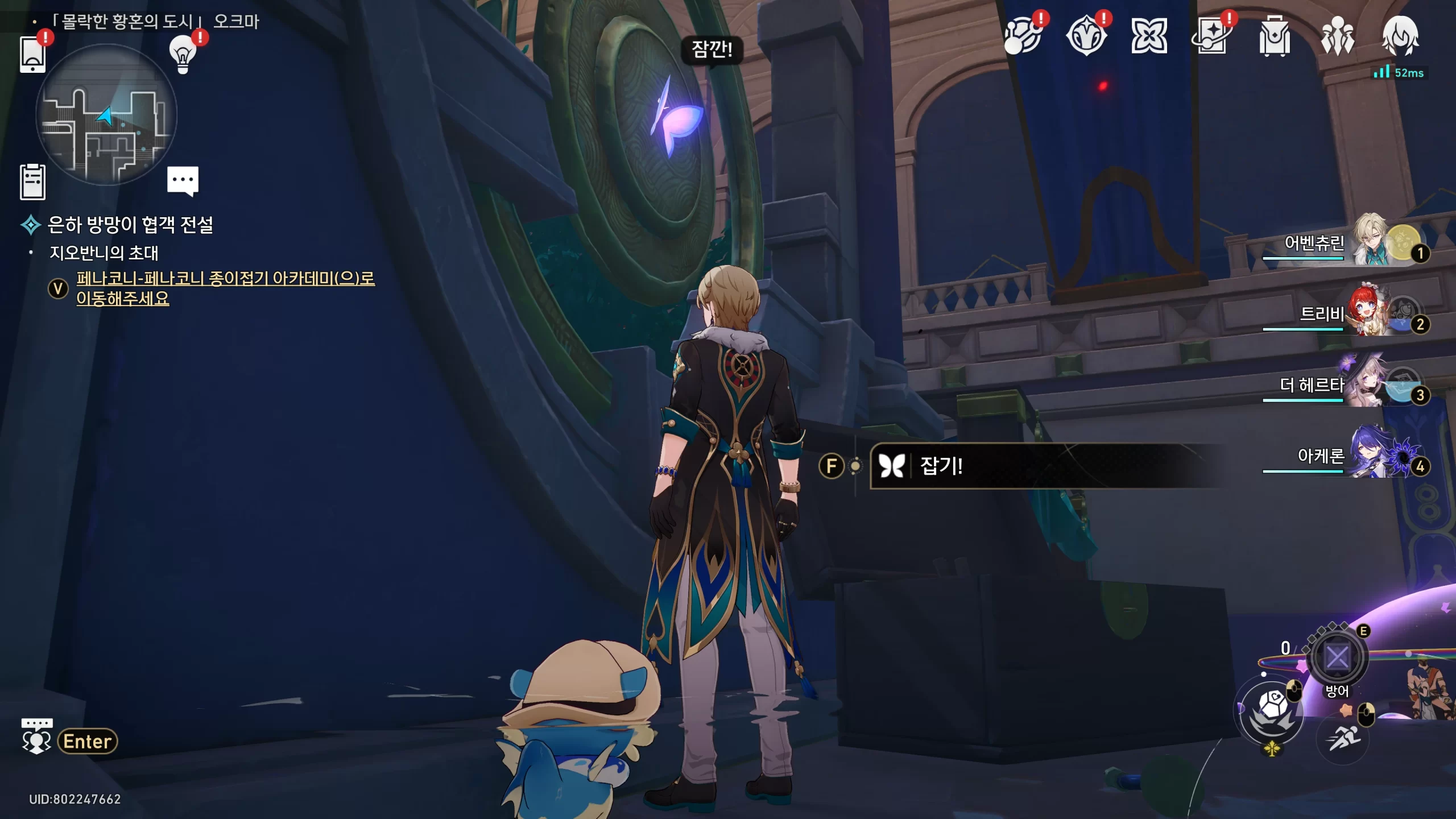Activate the 방어 technique skill
Screen dimensions: 1456x819
click(1337, 658)
